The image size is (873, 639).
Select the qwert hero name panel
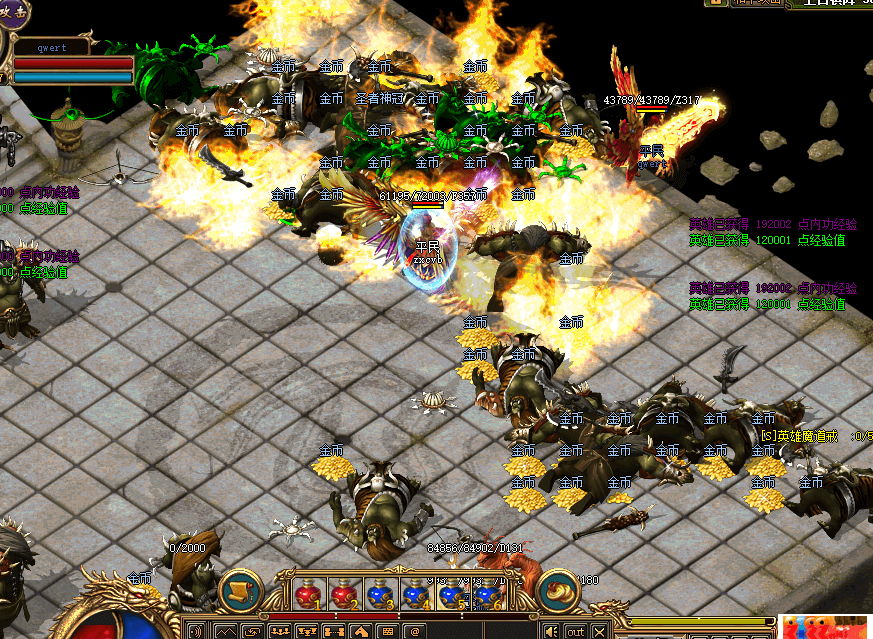(52, 46)
